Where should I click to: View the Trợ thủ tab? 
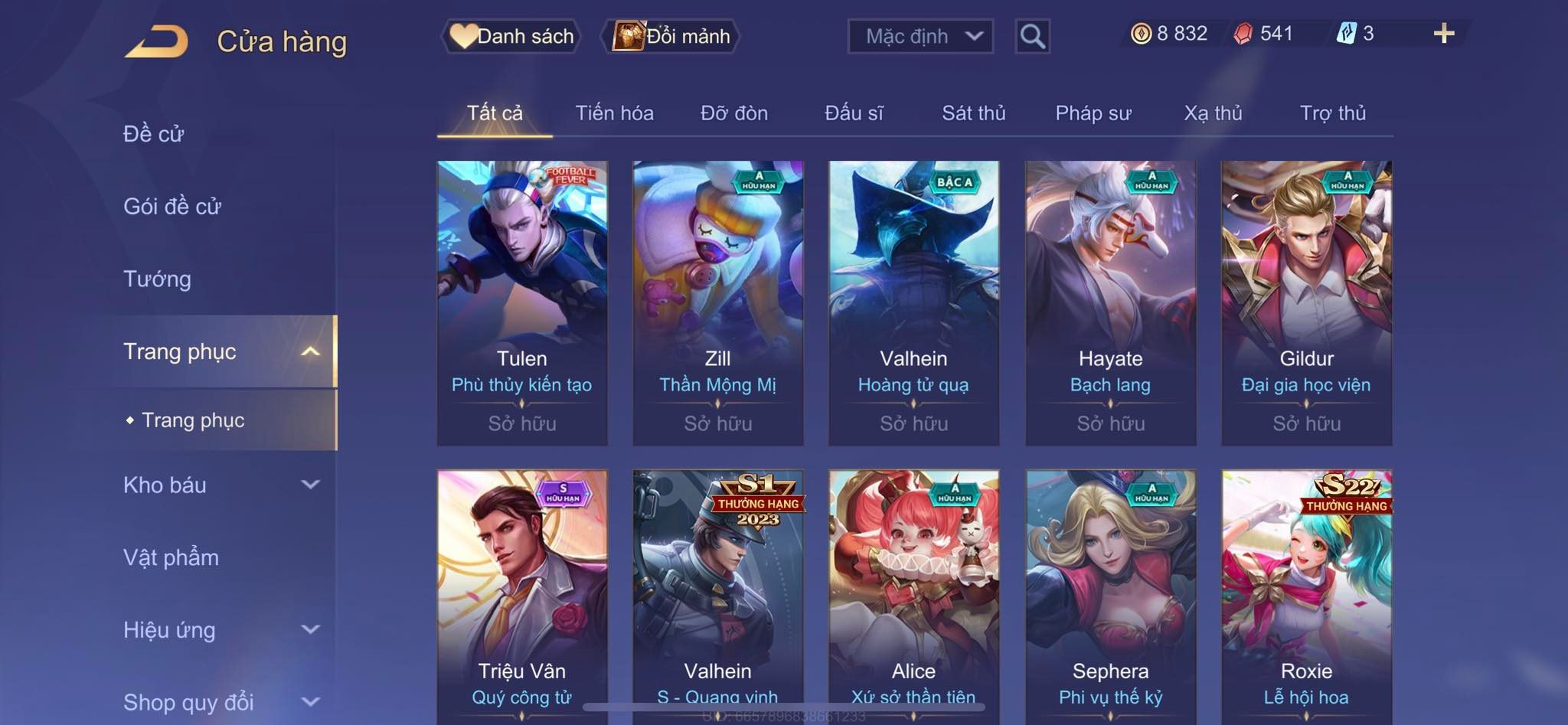coord(1332,113)
